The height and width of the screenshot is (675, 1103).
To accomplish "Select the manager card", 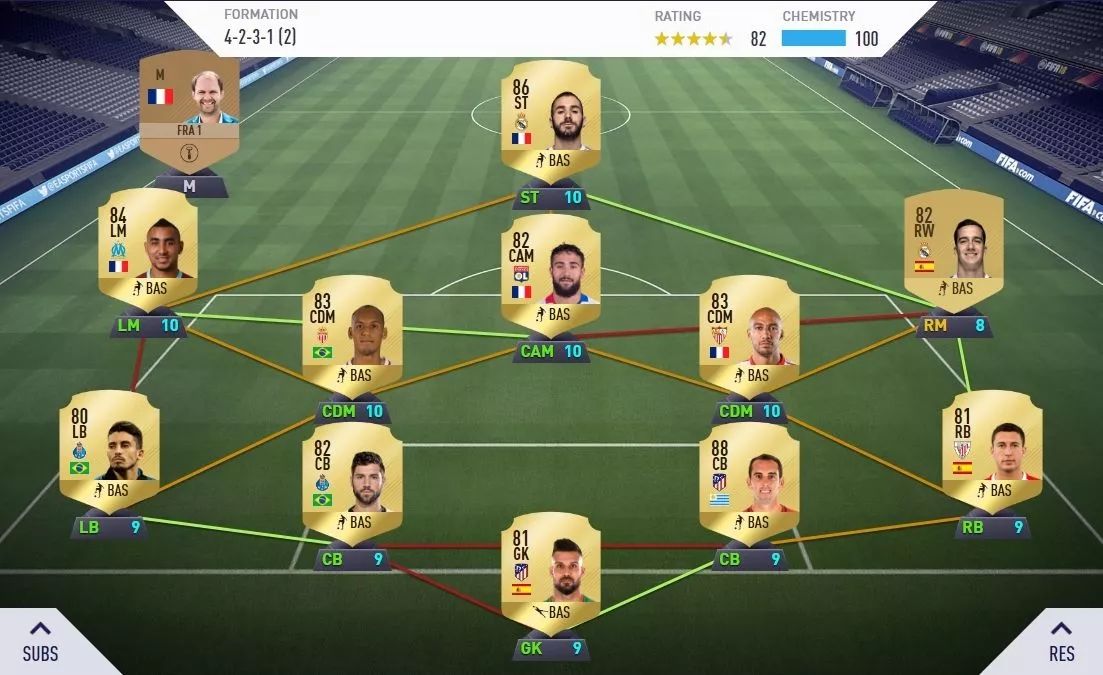I will tap(189, 112).
